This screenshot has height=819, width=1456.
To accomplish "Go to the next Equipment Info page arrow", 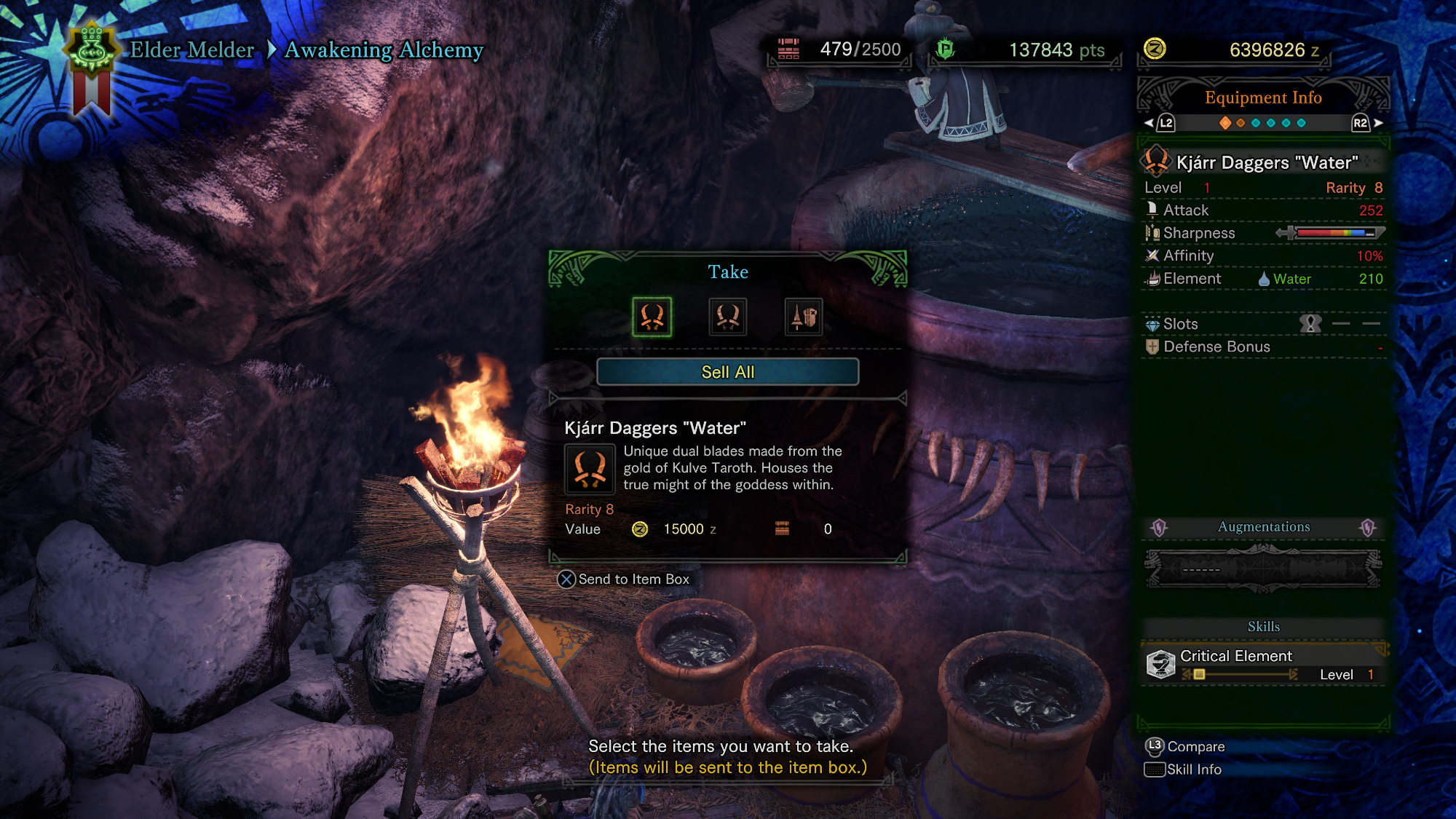I will (x=1378, y=123).
